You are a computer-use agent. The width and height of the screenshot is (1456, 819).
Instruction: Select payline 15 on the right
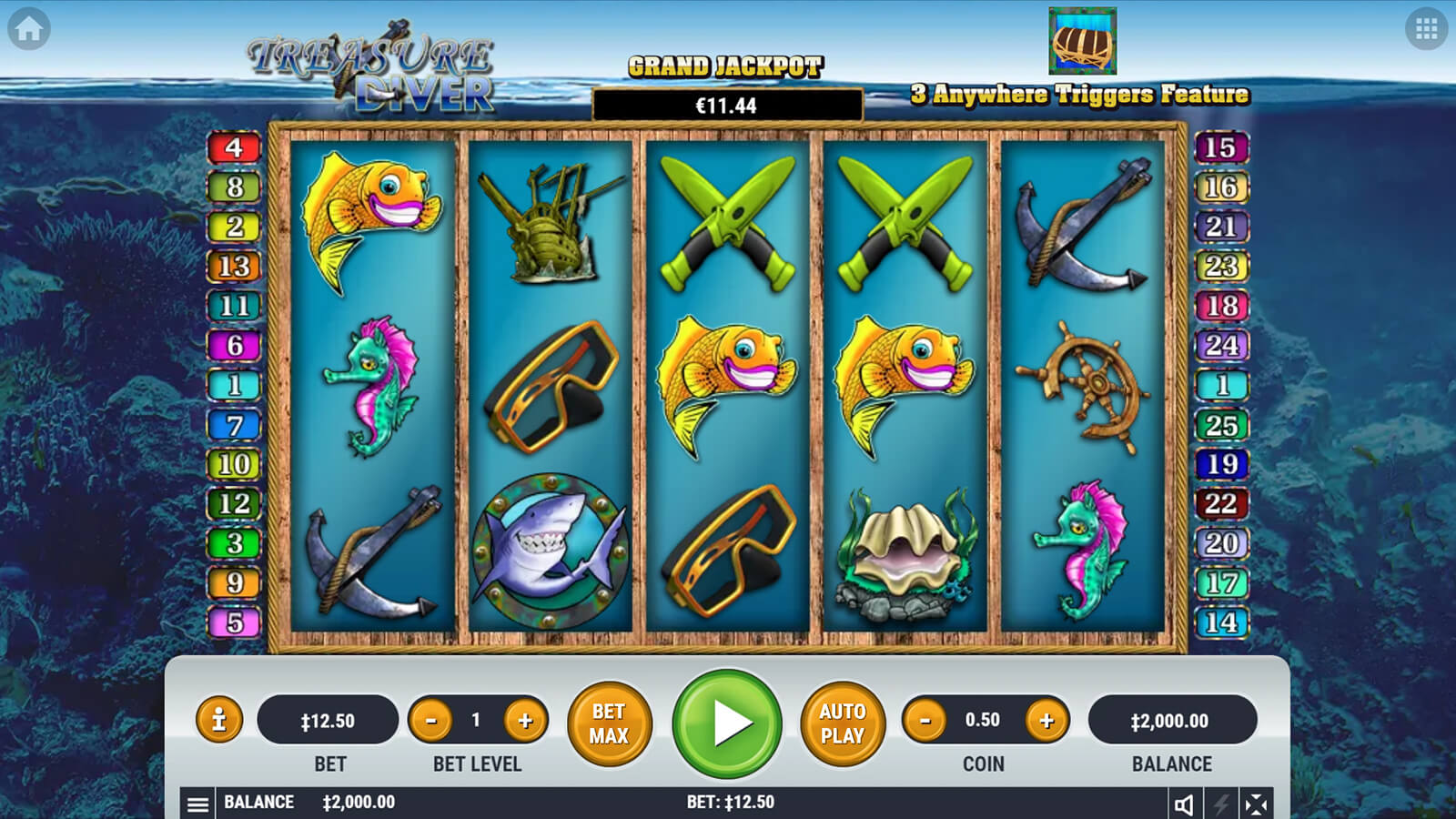tap(1220, 147)
